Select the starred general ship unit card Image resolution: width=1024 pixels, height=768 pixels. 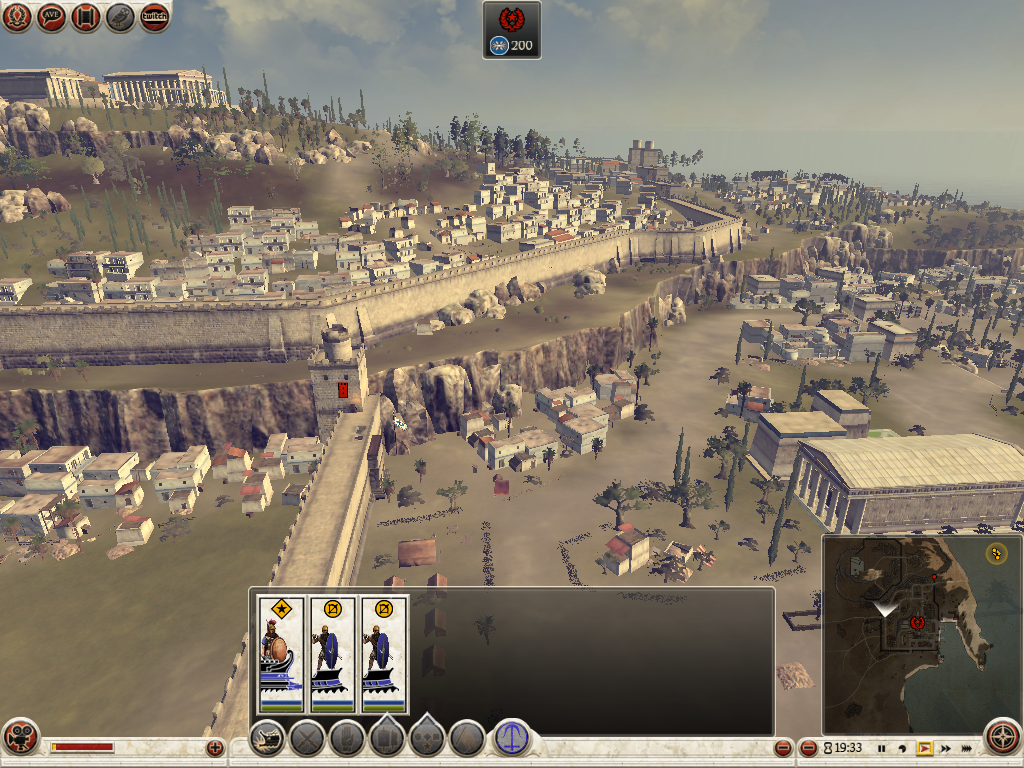click(281, 654)
